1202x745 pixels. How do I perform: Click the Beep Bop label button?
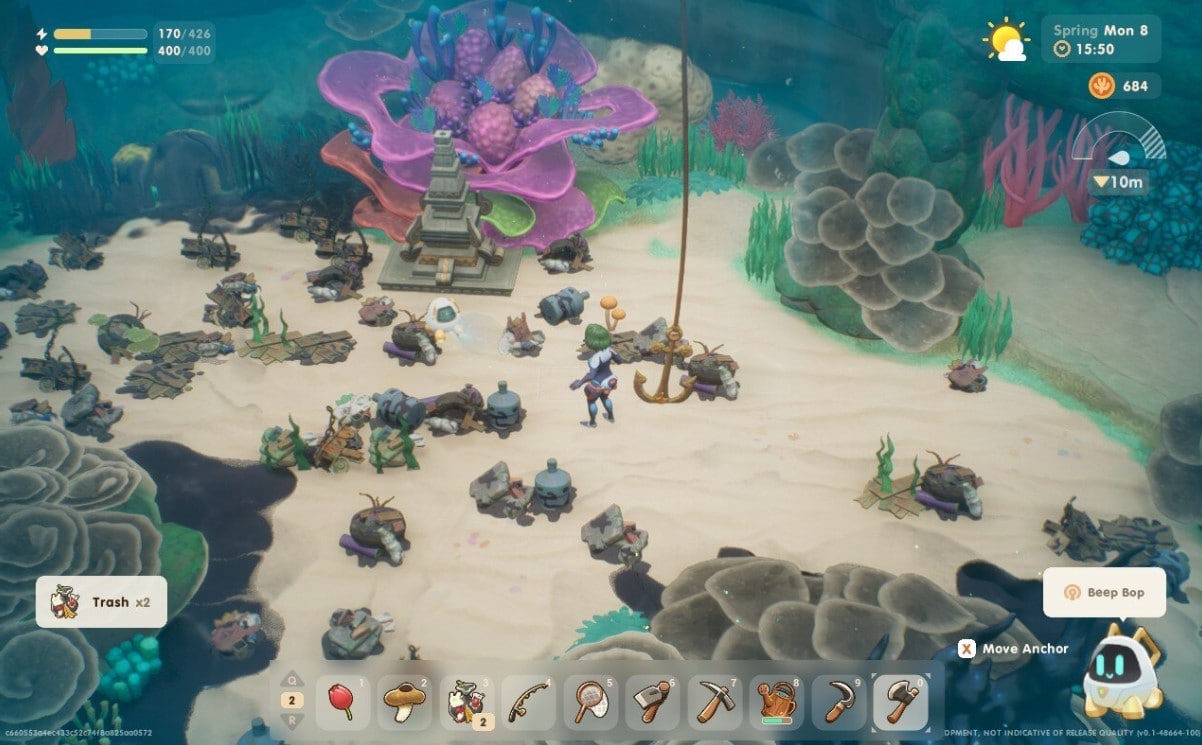point(1104,592)
